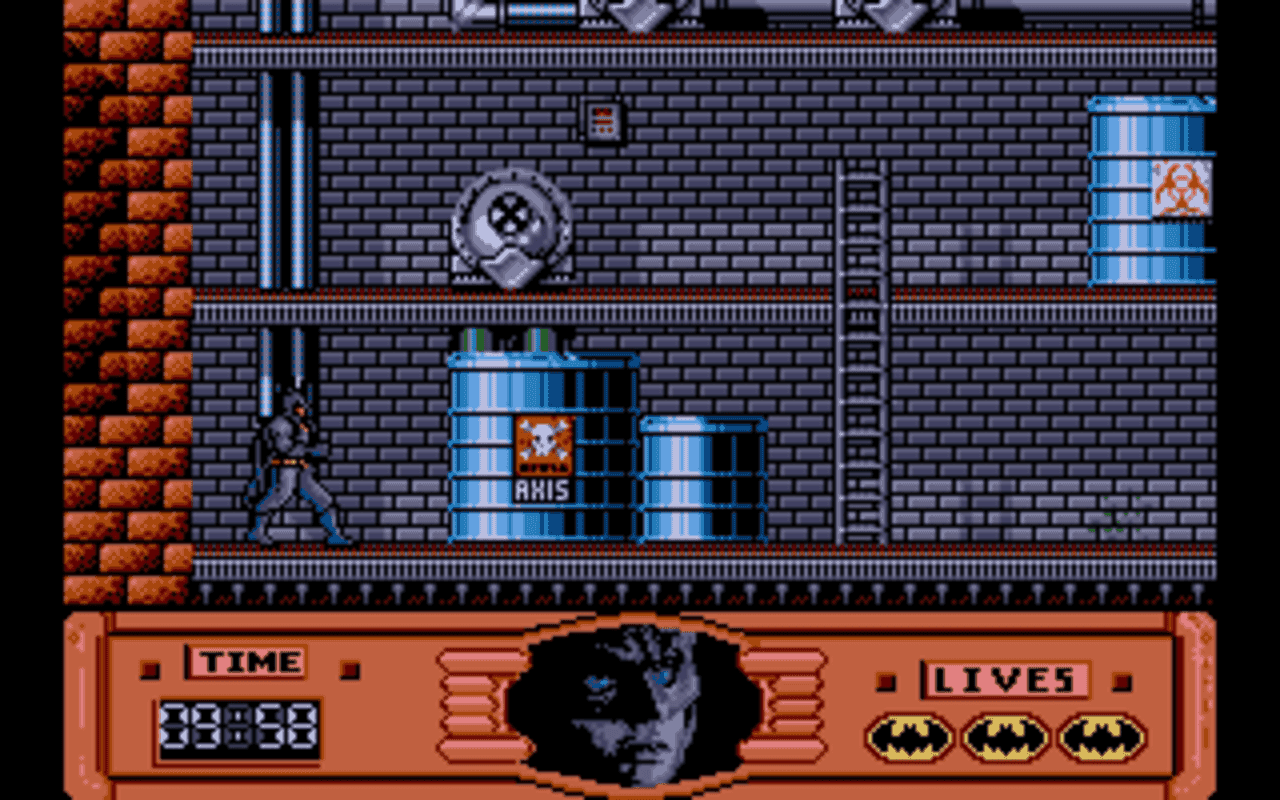Click the skull and crossbones on the AXIS barrel
Screen dimensions: 1280x800
(542, 440)
